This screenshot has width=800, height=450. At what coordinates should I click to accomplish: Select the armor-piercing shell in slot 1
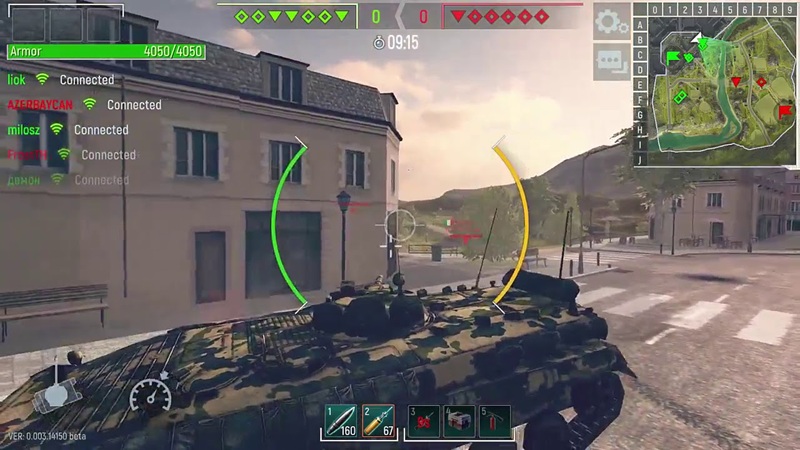click(340, 421)
